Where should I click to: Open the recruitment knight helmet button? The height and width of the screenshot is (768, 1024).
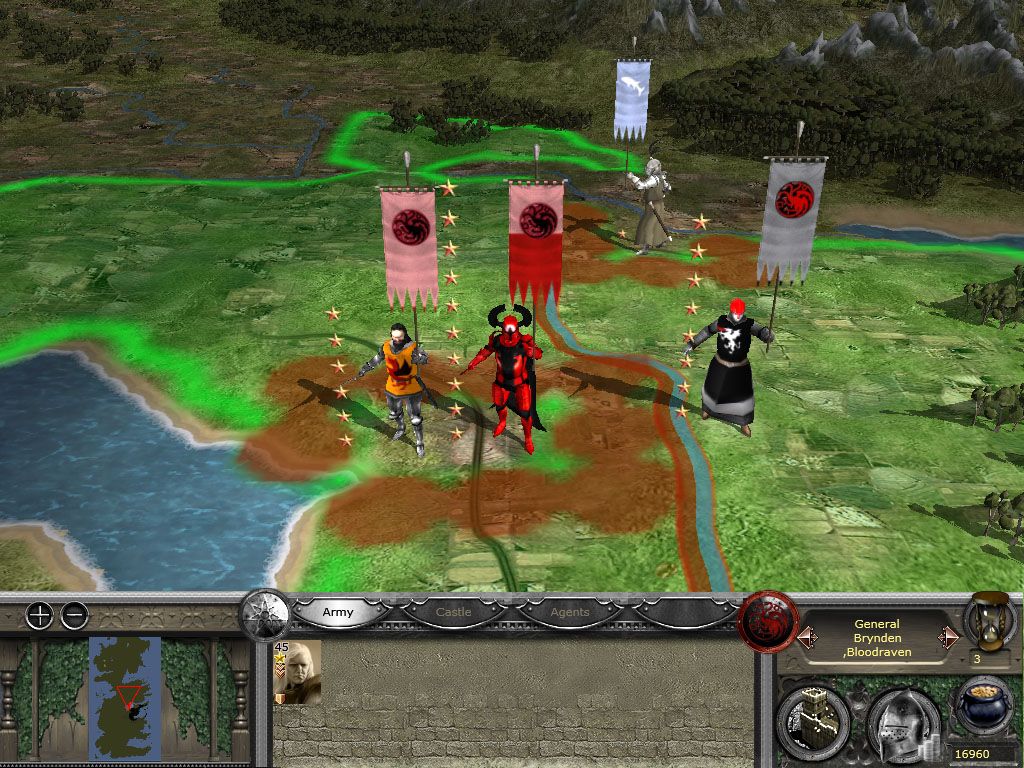tap(901, 721)
